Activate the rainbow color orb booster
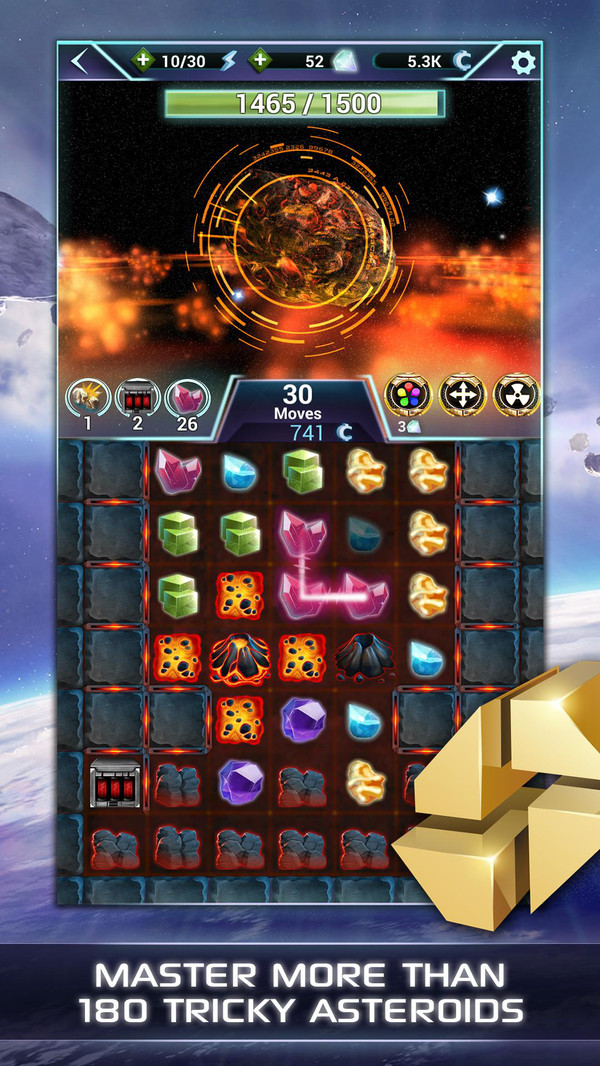 [x=407, y=395]
